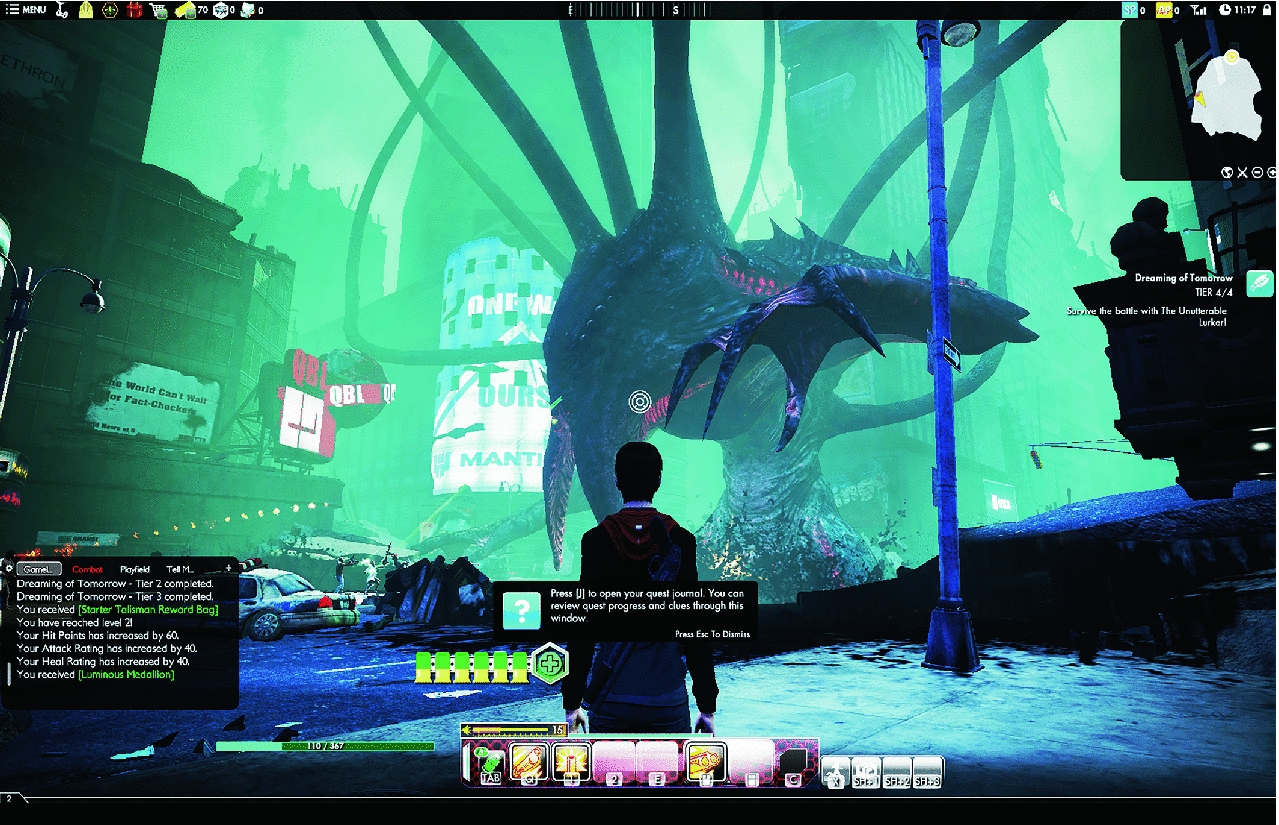Screen dimensions: 1279x825
Task: Open world map via minimap globe icon
Action: pyautogui.click(x=1226, y=172)
